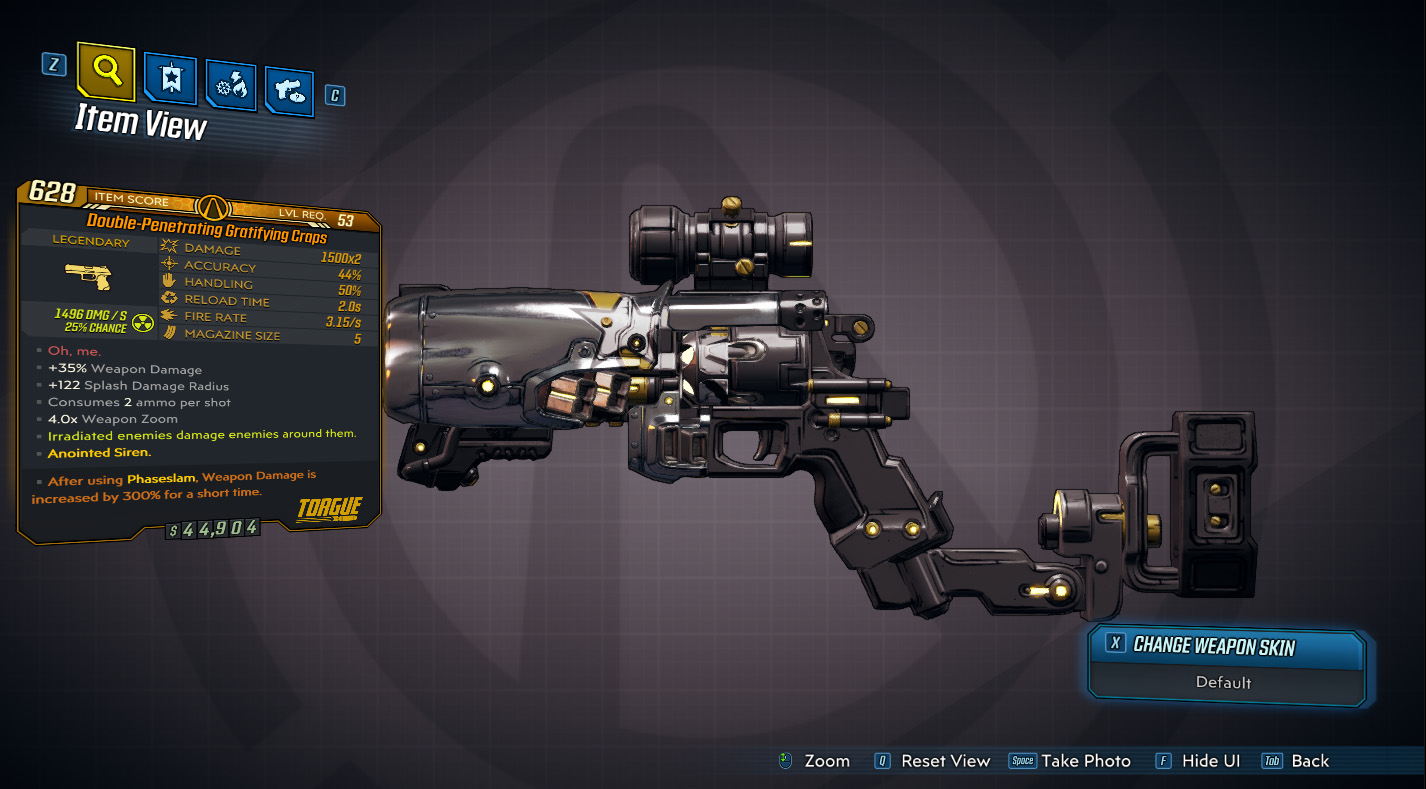Image resolution: width=1426 pixels, height=789 pixels.
Task: Click the Damage stat crossed-swords icon
Action: (167, 248)
